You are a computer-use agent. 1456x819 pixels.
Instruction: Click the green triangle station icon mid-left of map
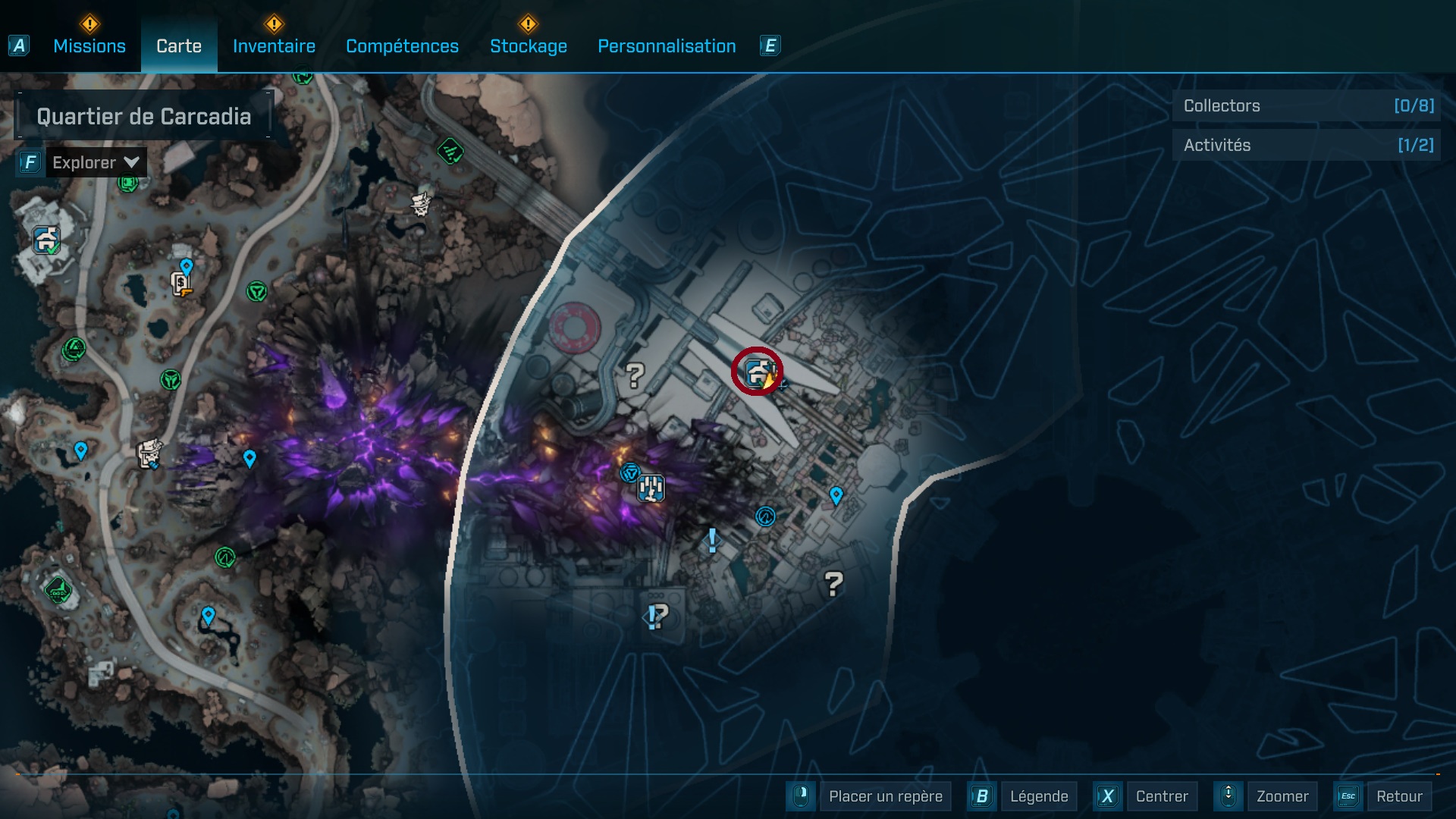click(169, 379)
